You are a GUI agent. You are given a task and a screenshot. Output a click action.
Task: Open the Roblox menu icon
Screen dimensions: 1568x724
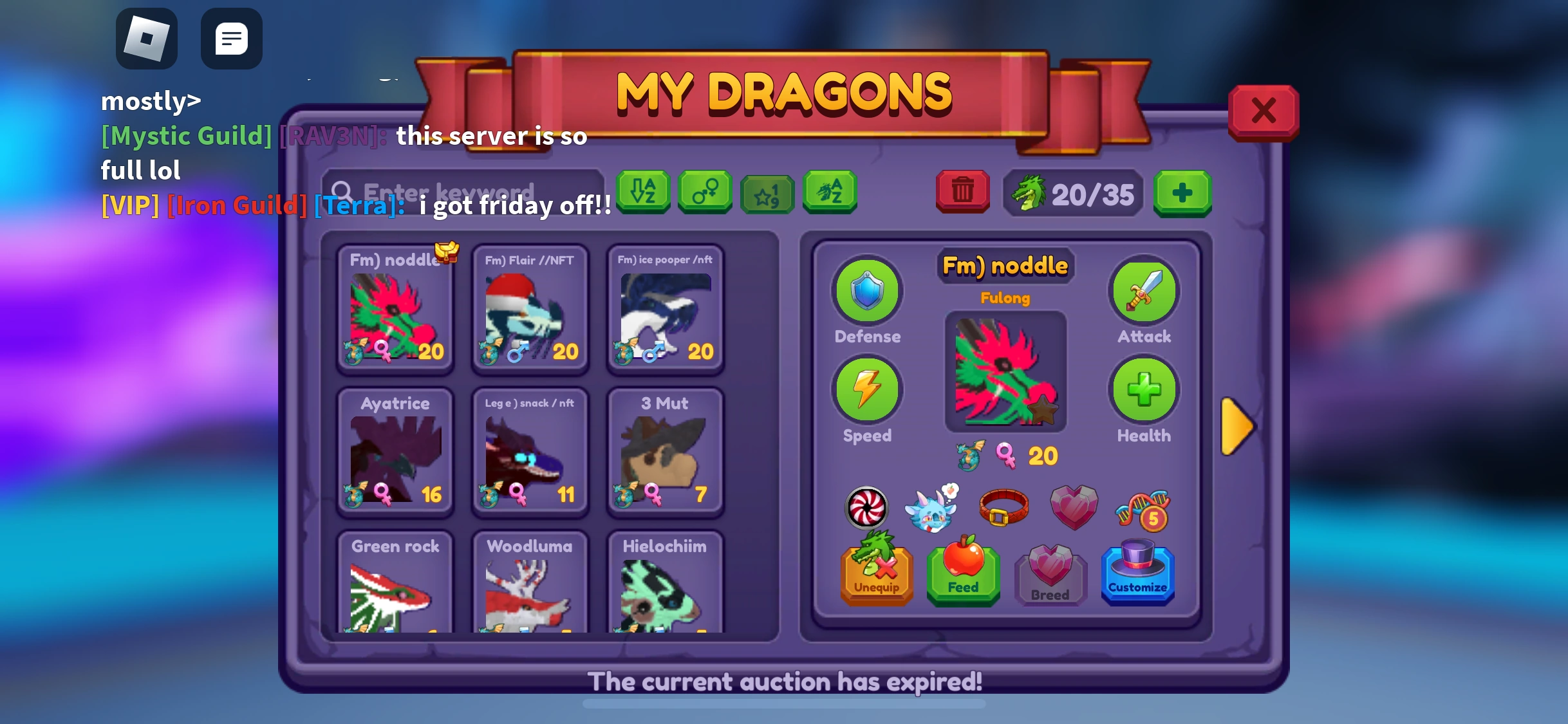(x=146, y=39)
